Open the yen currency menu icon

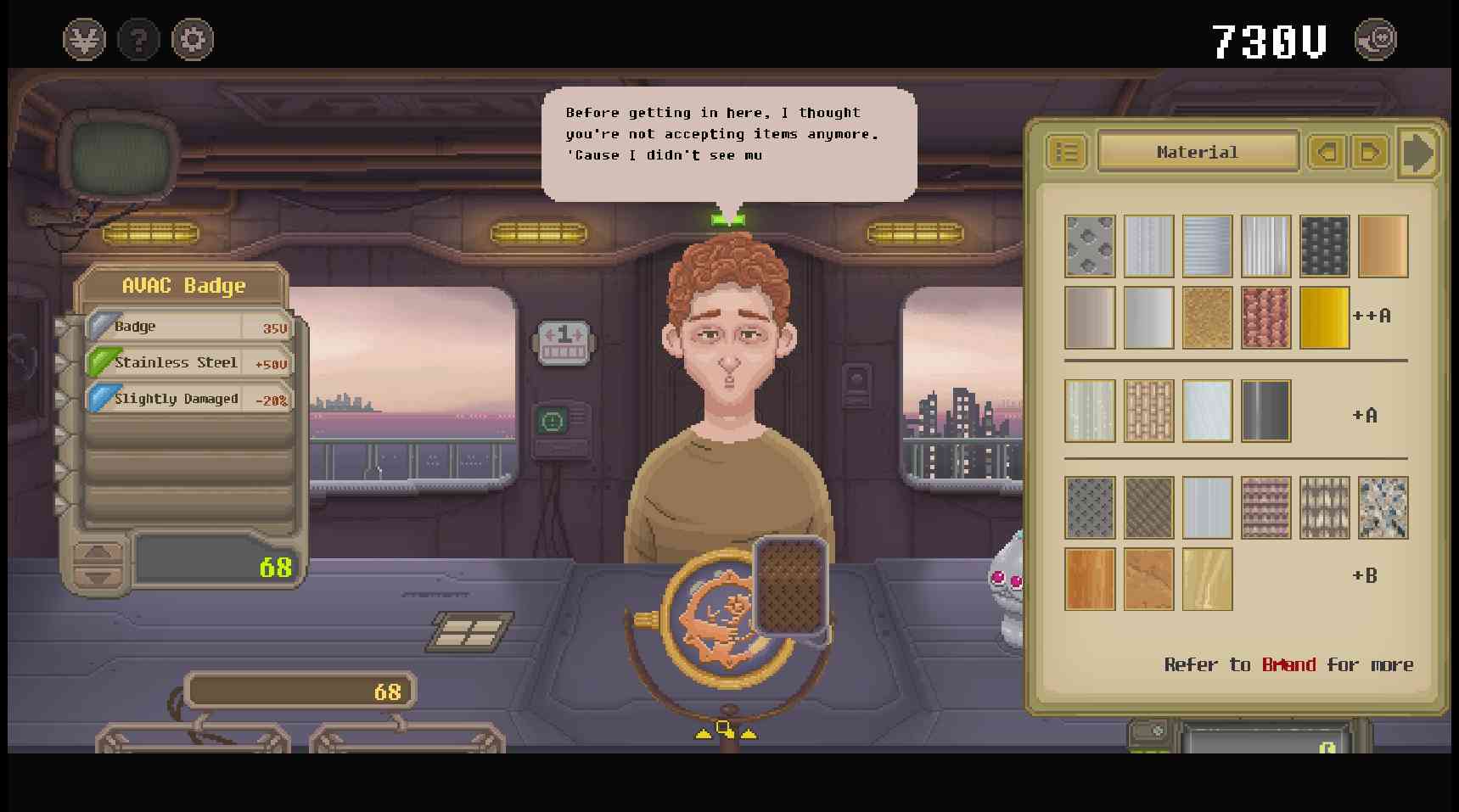(x=84, y=40)
